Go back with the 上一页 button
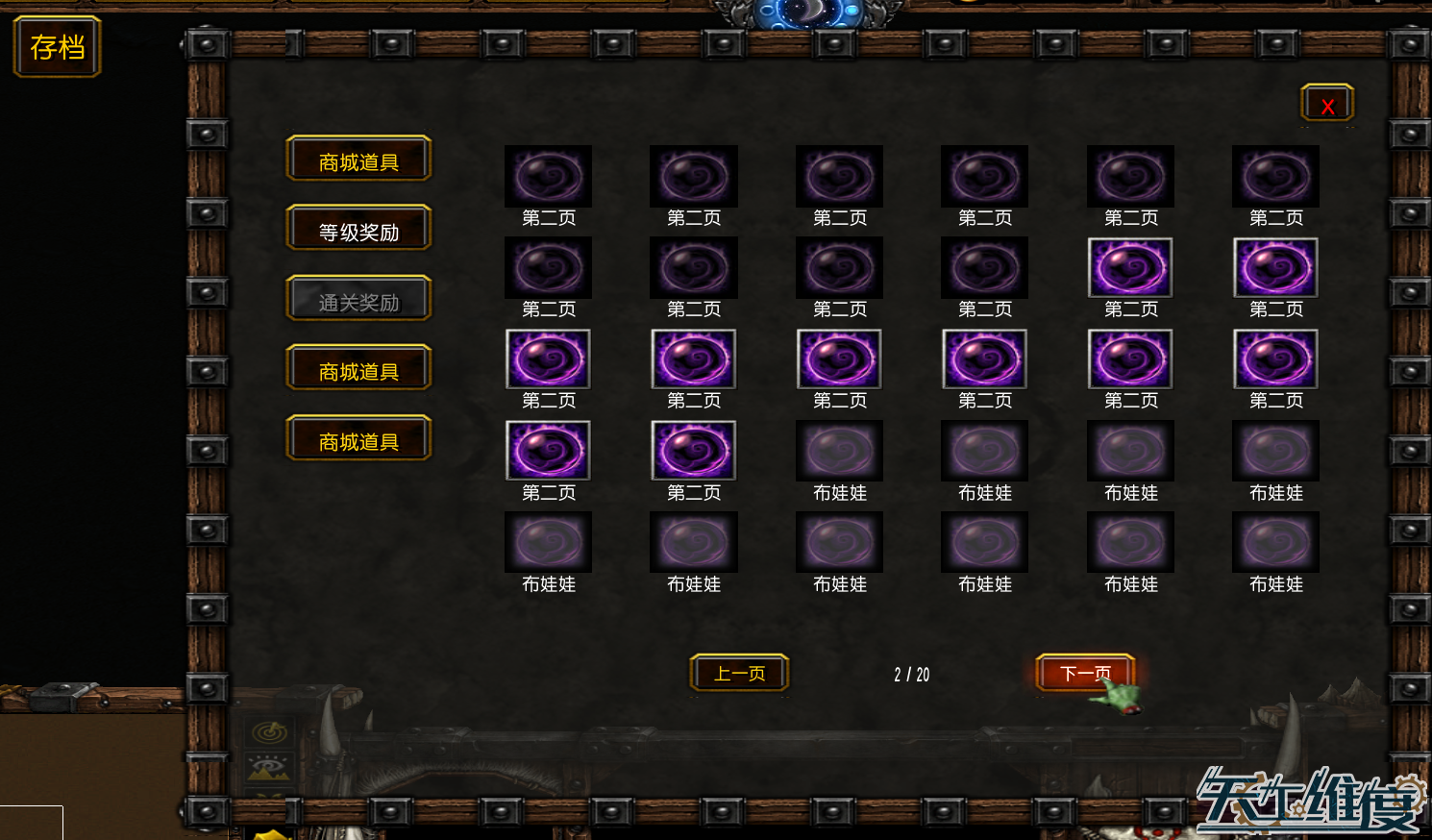The height and width of the screenshot is (840, 1432). point(739,673)
